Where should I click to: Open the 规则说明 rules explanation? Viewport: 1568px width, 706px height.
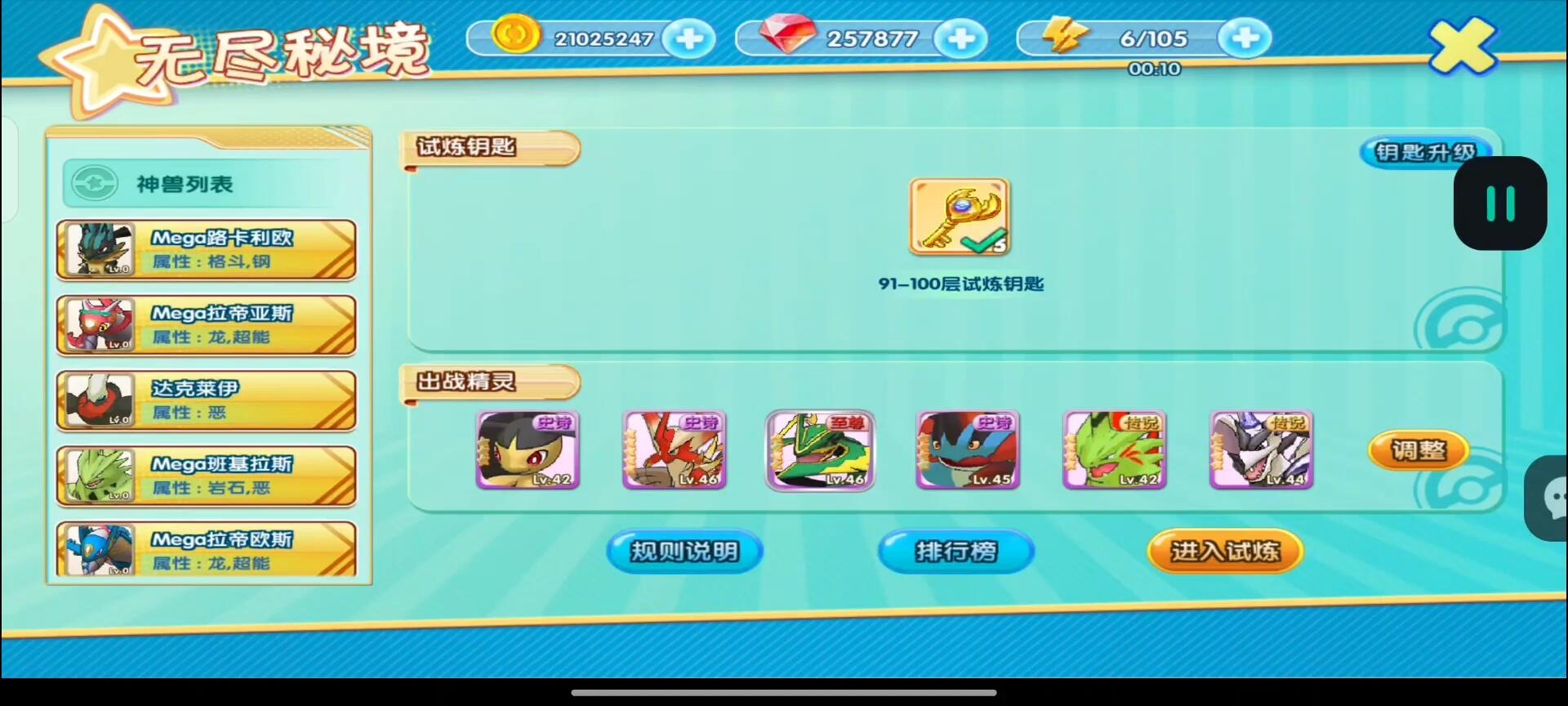684,552
